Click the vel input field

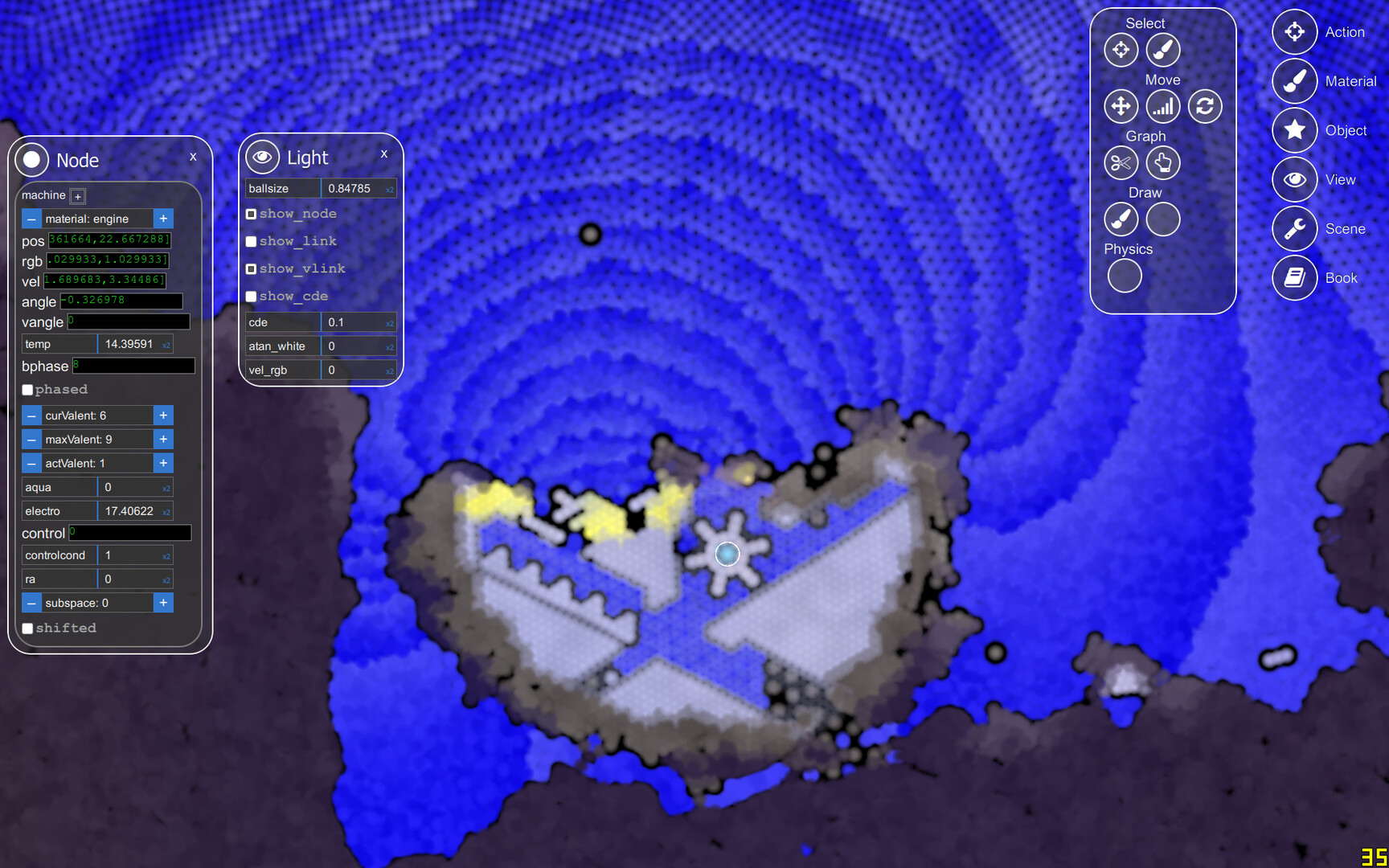(104, 280)
